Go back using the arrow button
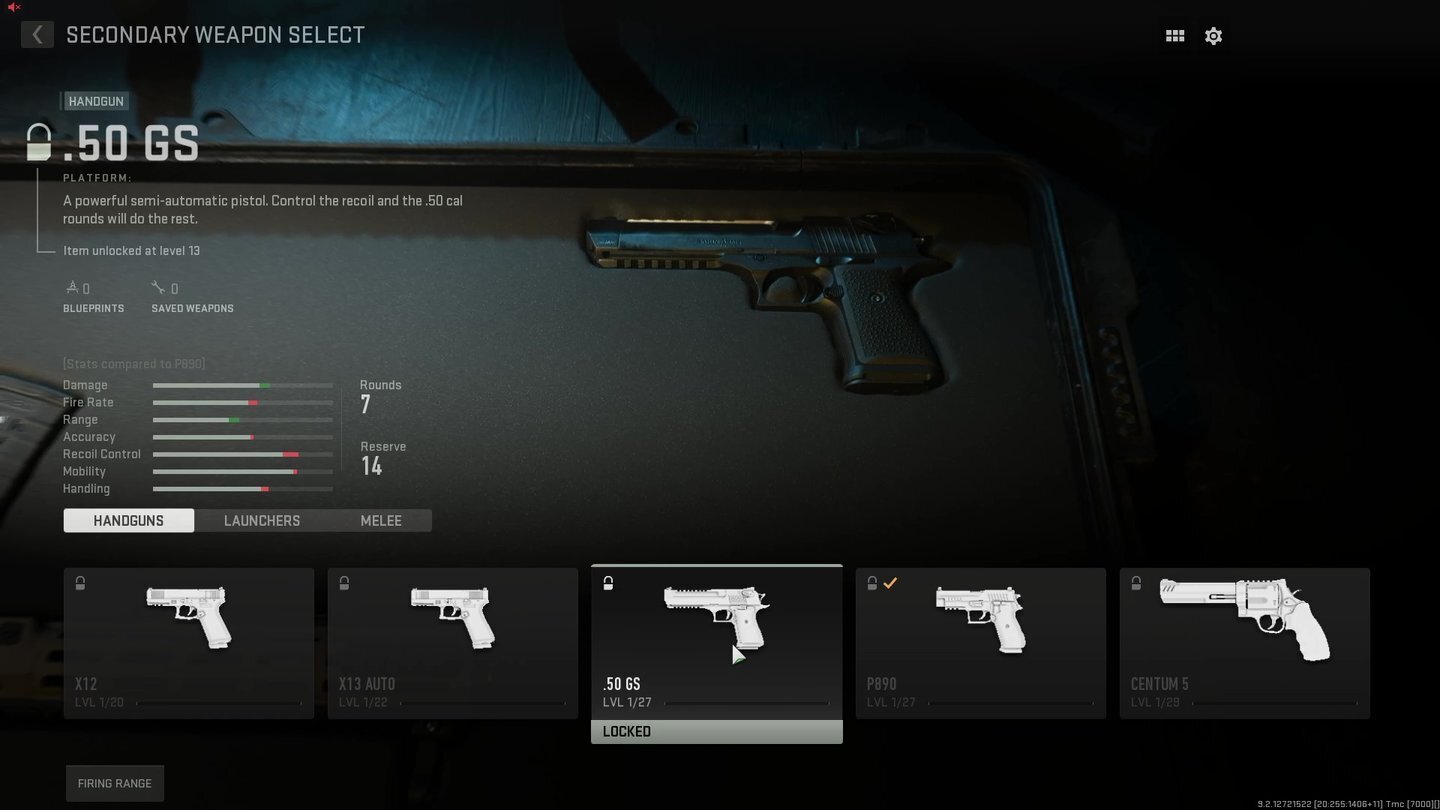The width and height of the screenshot is (1440, 810). [37, 35]
